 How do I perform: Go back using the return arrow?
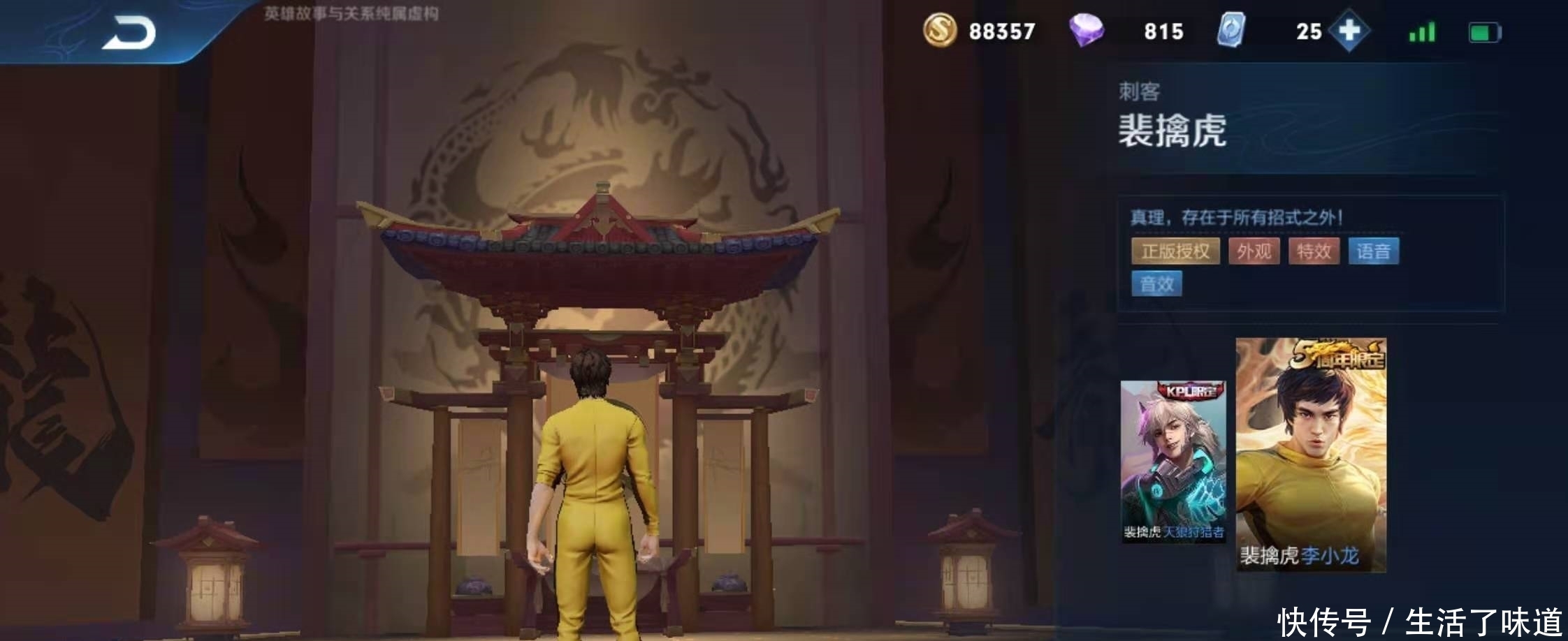coord(129,34)
